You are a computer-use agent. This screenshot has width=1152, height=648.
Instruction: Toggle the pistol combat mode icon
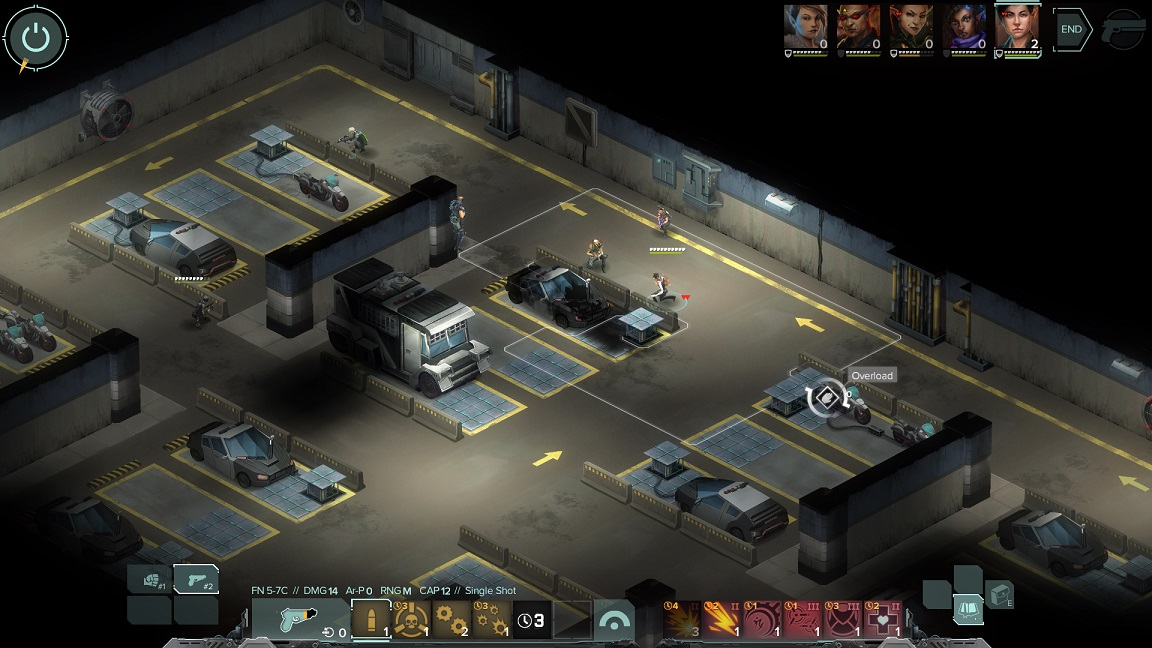(1124, 30)
